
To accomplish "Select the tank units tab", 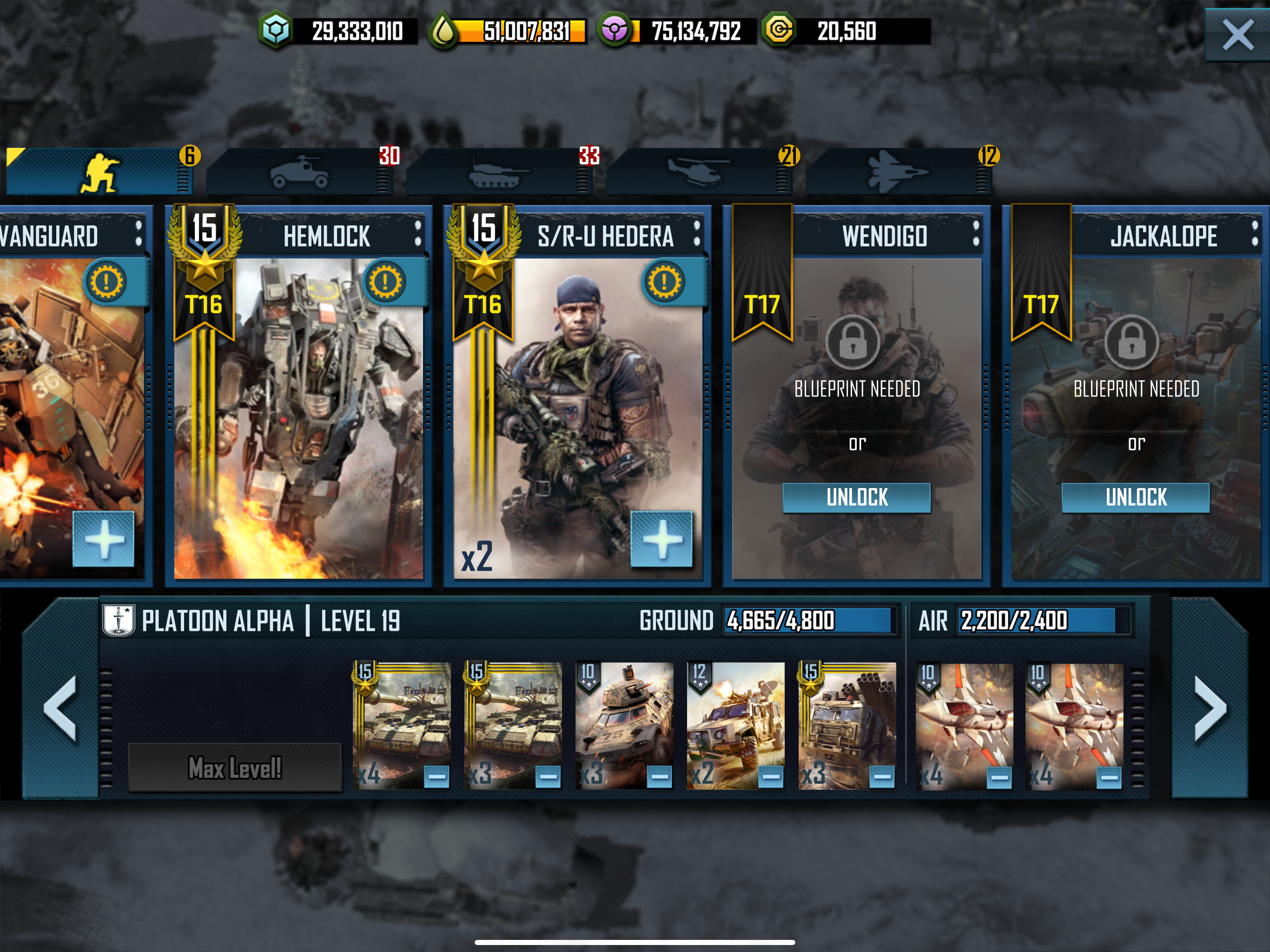I will 498,172.
